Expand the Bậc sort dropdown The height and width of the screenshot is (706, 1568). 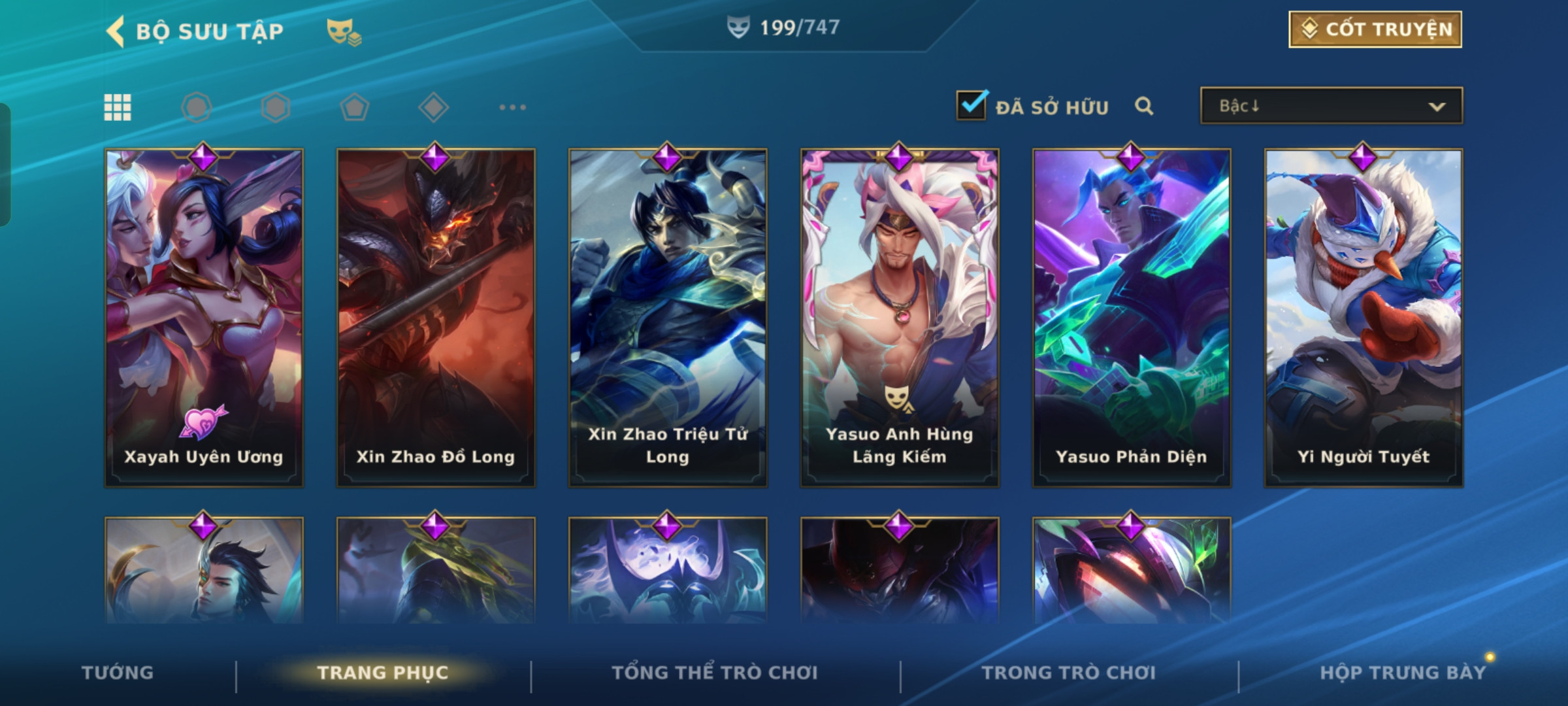(x=1331, y=106)
